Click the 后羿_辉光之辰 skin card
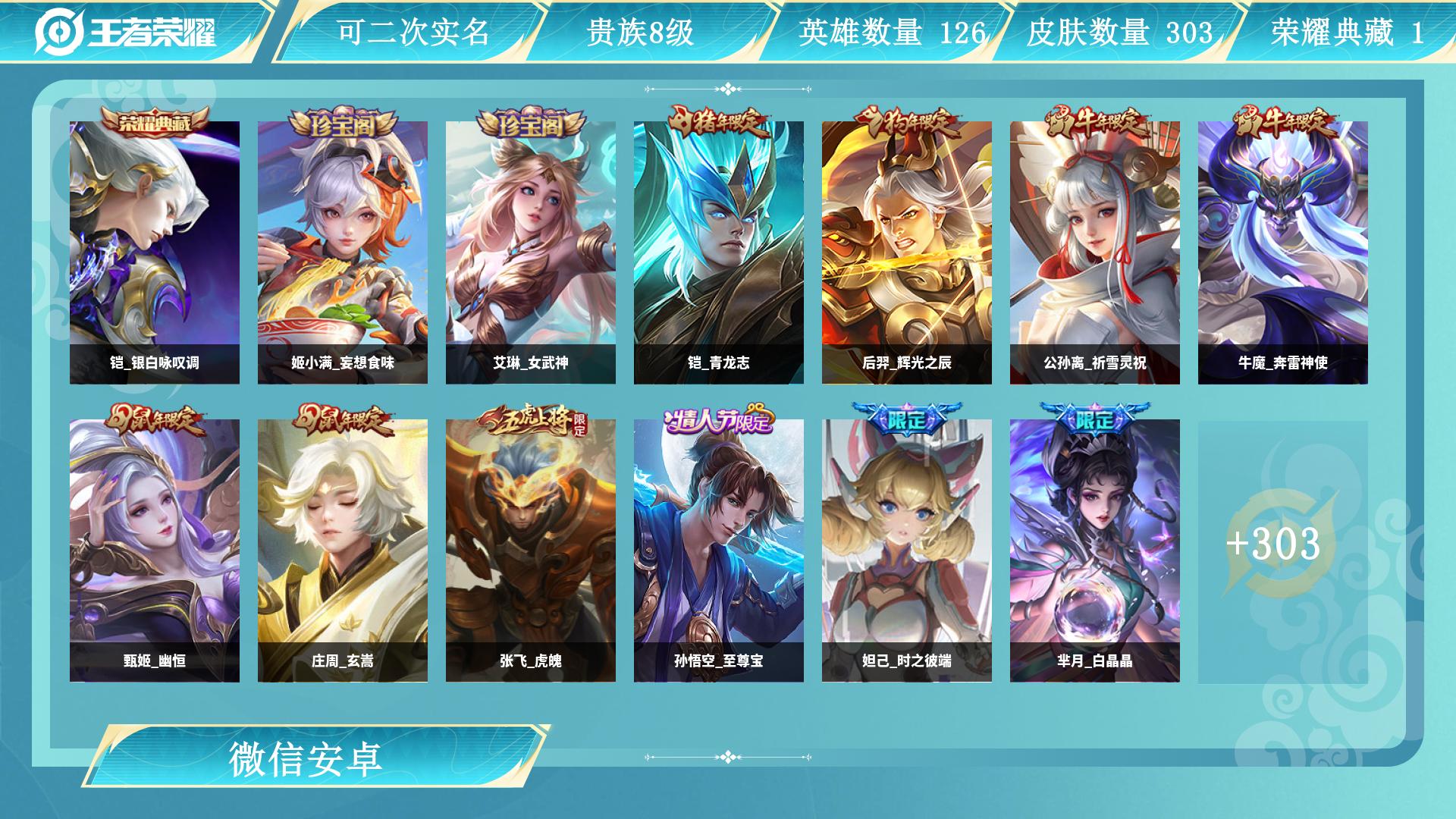 [x=907, y=253]
